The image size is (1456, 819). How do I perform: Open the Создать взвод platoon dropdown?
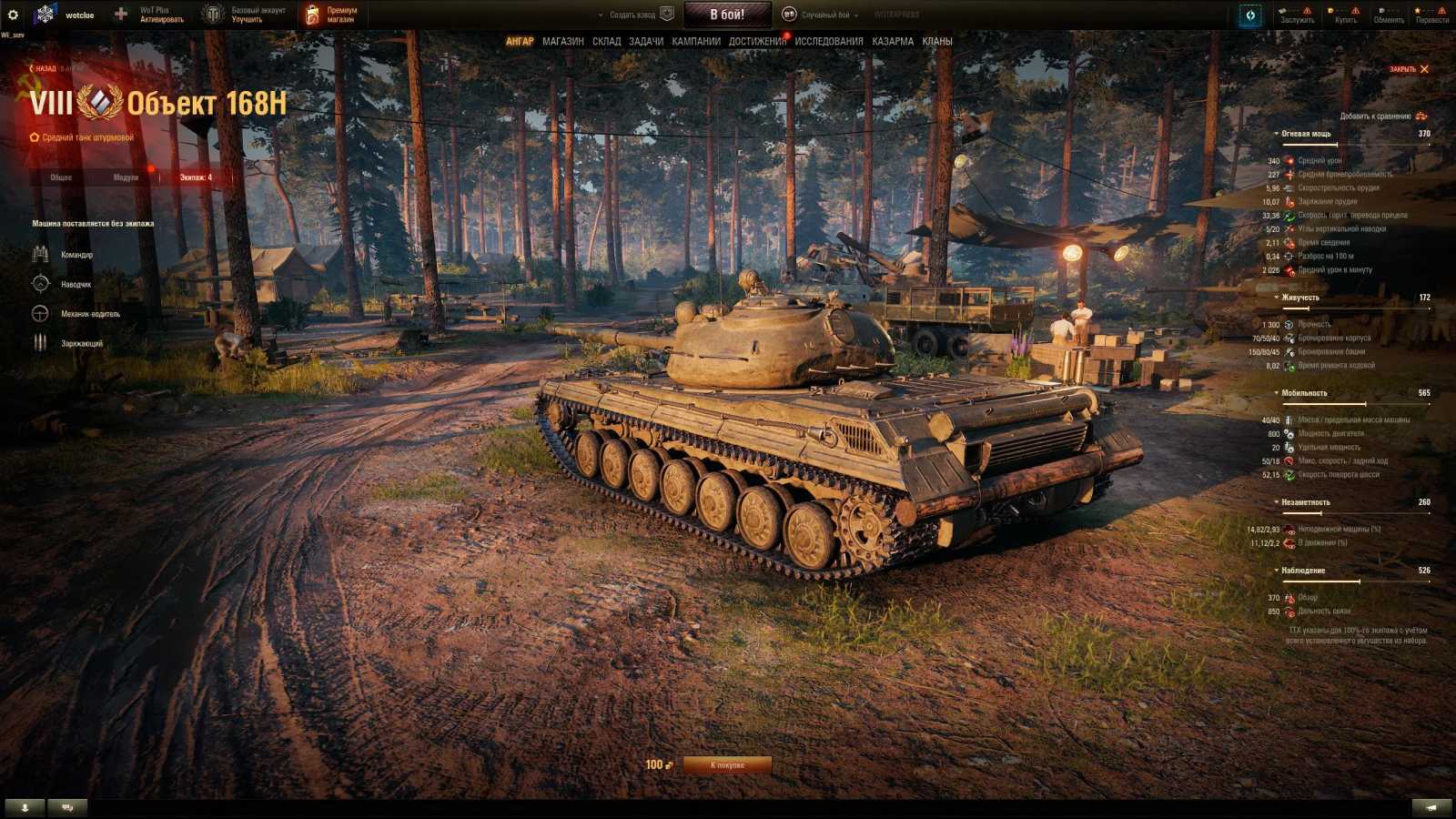[632, 14]
